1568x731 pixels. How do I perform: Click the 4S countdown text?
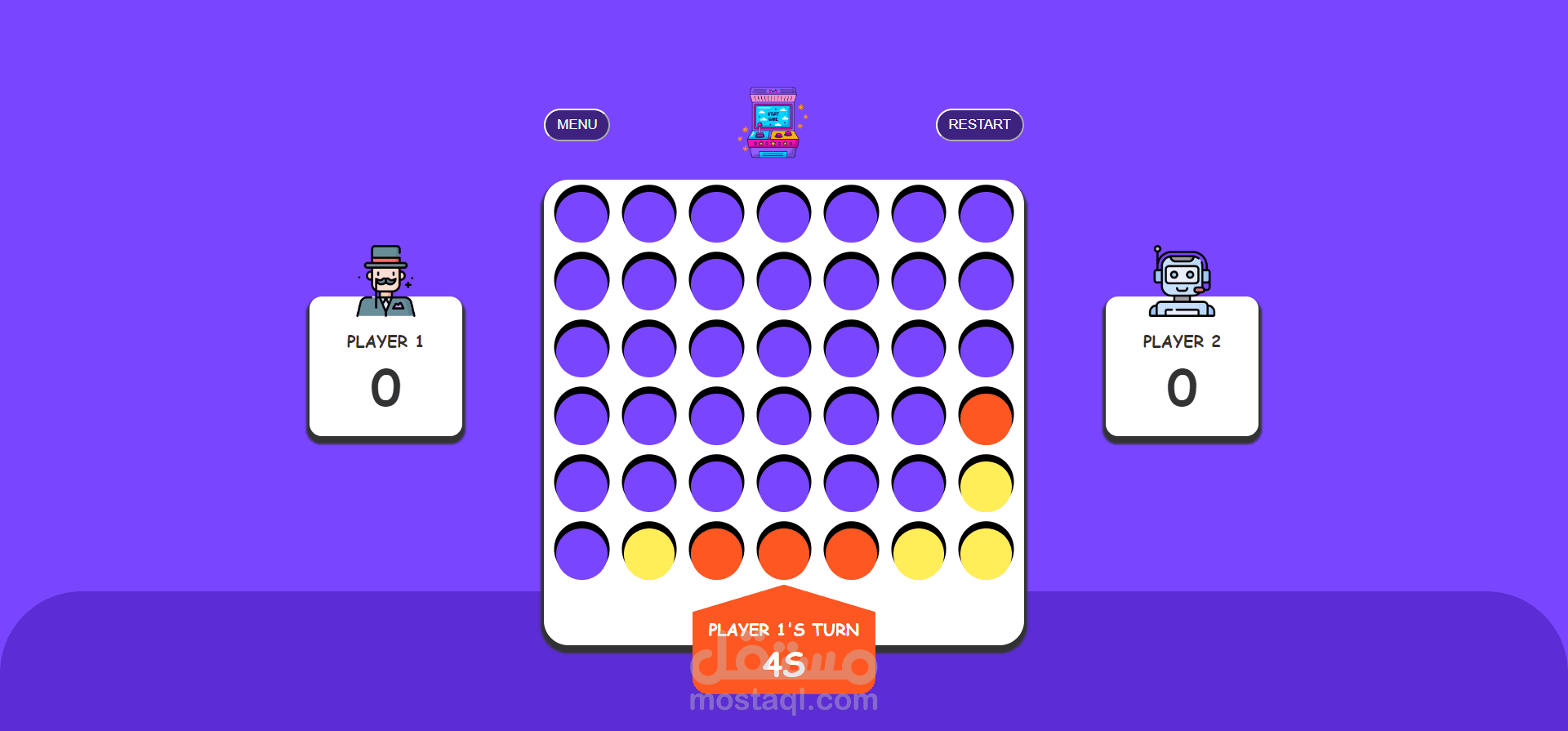[782, 664]
